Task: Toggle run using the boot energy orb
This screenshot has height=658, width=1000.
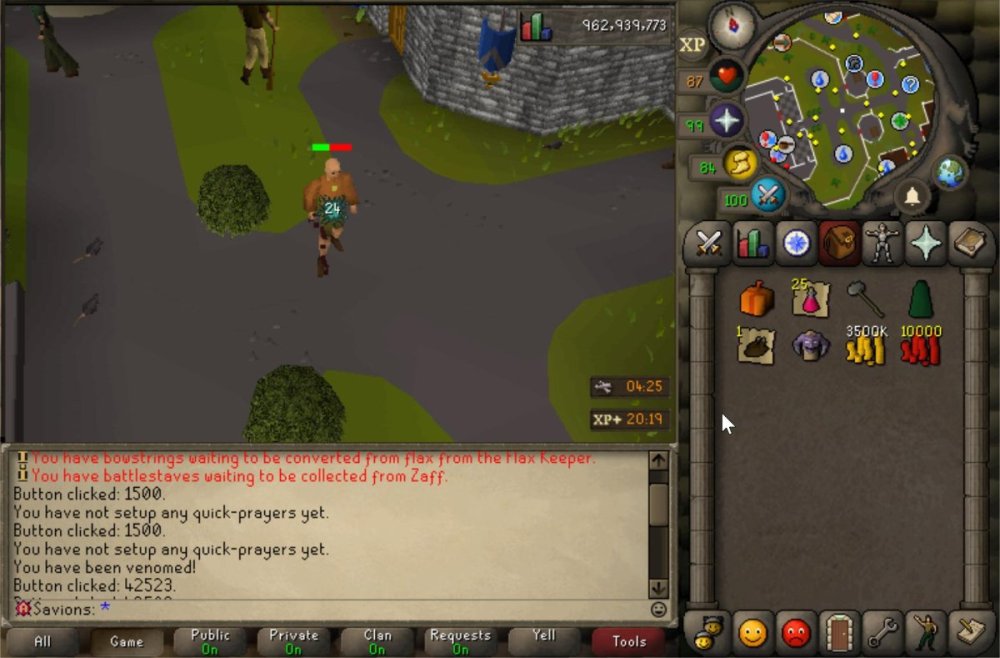Action: click(x=739, y=163)
